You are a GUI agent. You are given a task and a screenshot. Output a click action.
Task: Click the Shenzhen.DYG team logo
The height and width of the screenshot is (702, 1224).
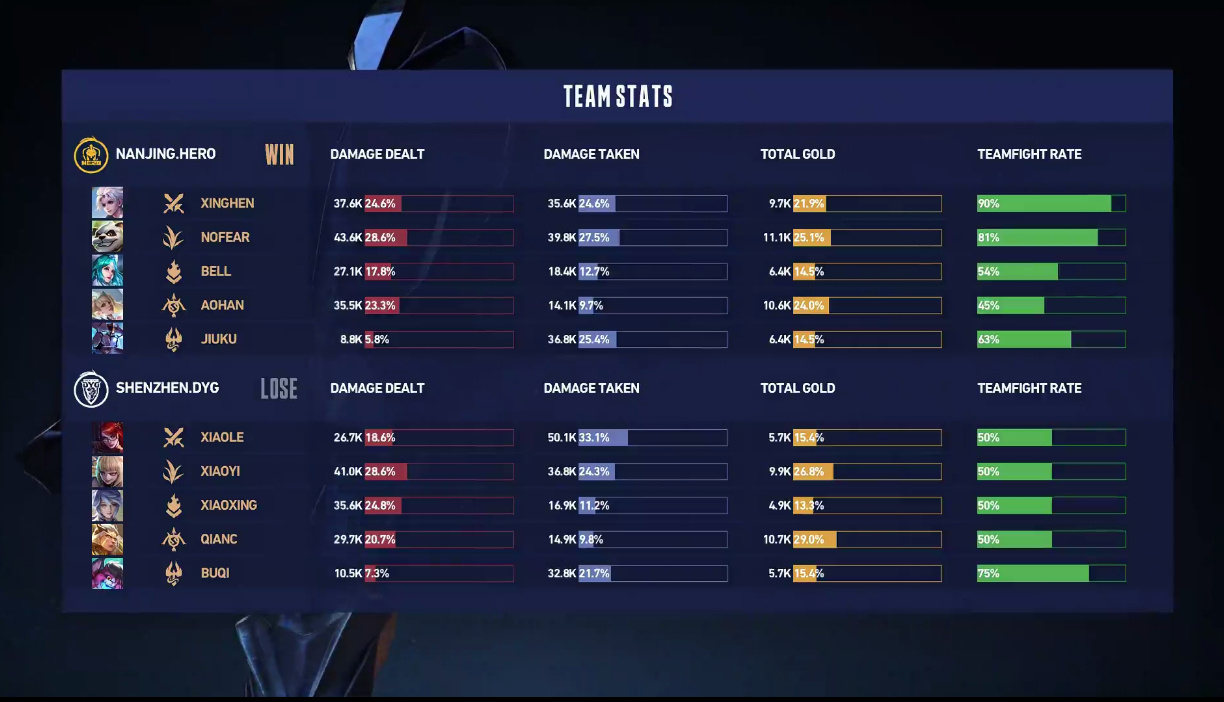(91, 389)
